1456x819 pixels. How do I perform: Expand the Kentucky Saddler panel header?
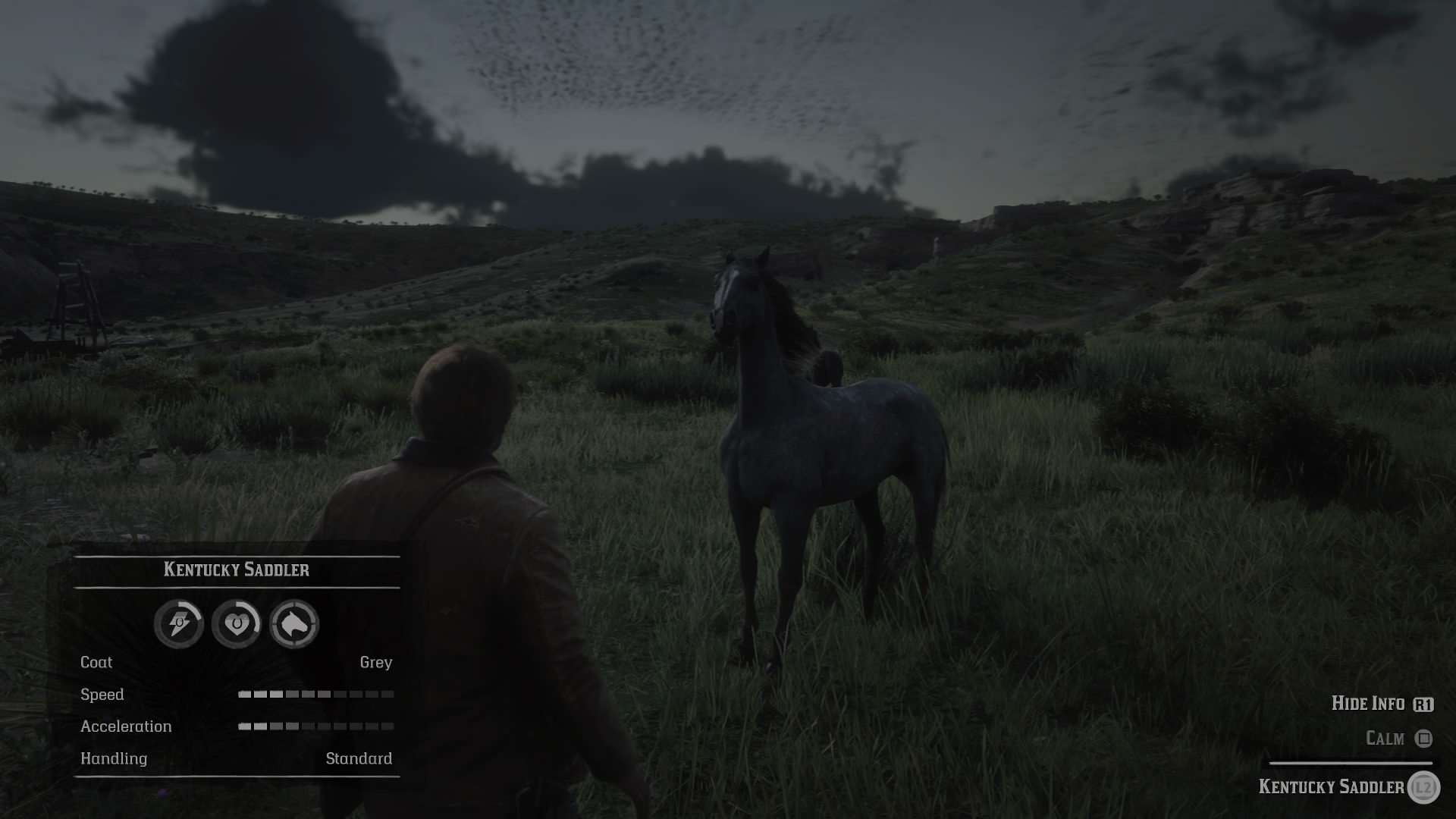click(x=237, y=570)
